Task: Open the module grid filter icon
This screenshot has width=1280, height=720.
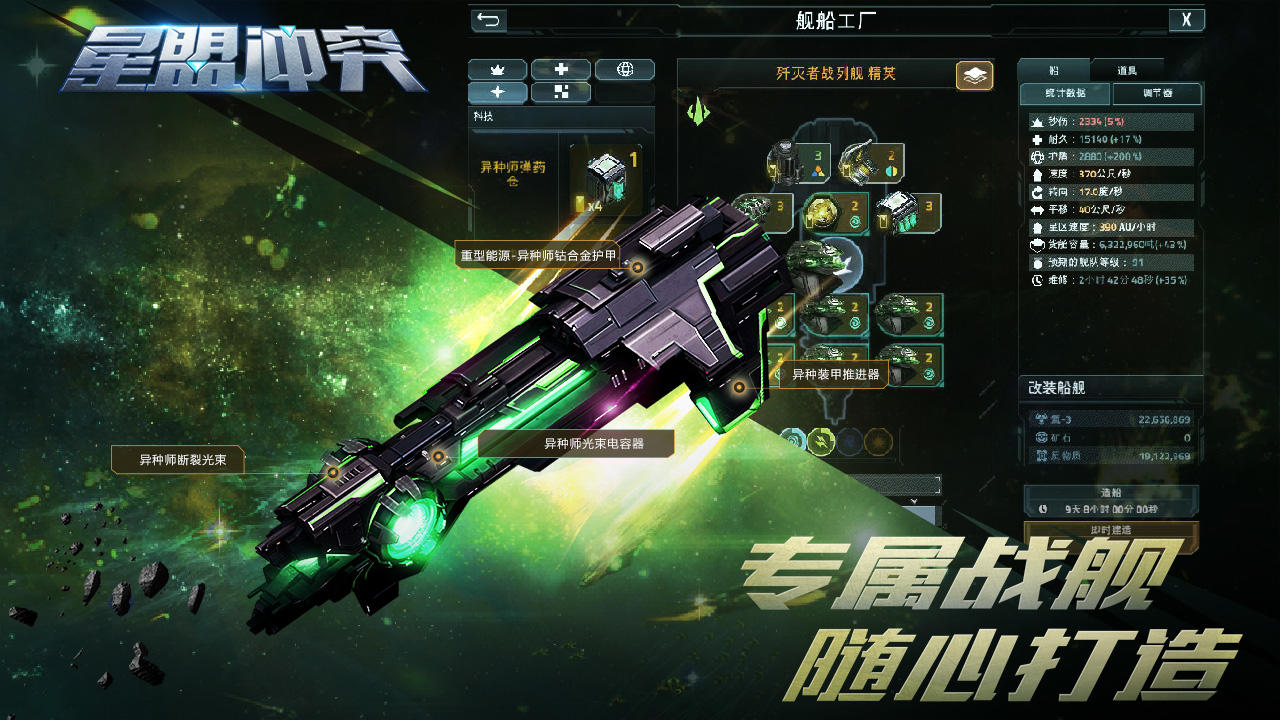Action: (560, 92)
